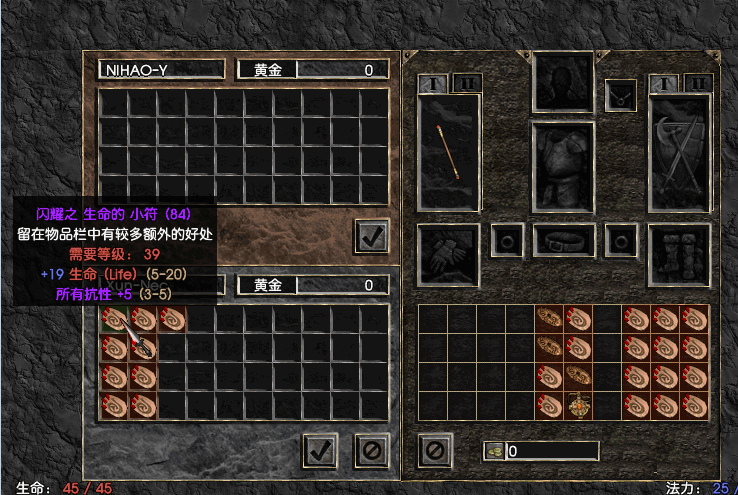This screenshot has width=738, height=495.
Task: Click the empty shield slot on the right
Action: point(679,152)
